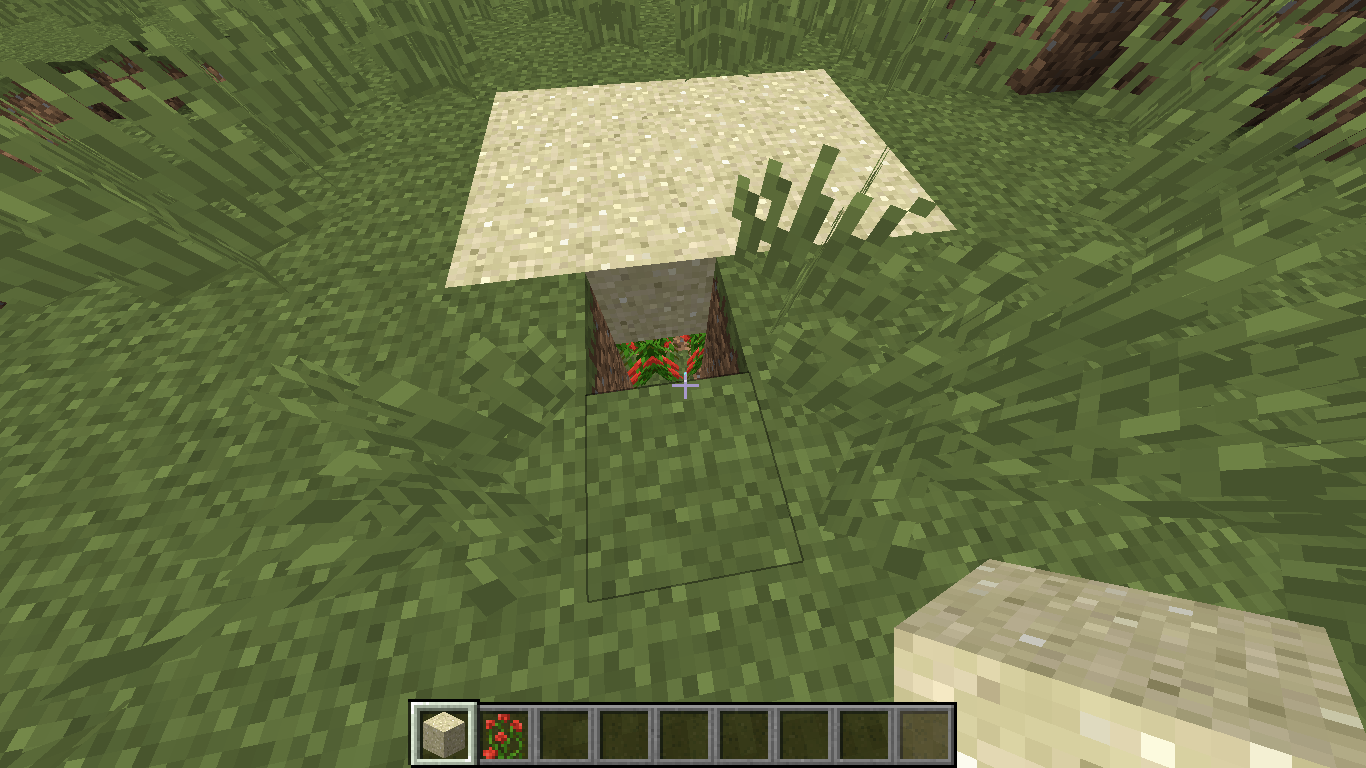
Task: Click the empty seventh hotbar slot
Action: pyautogui.click(x=806, y=732)
